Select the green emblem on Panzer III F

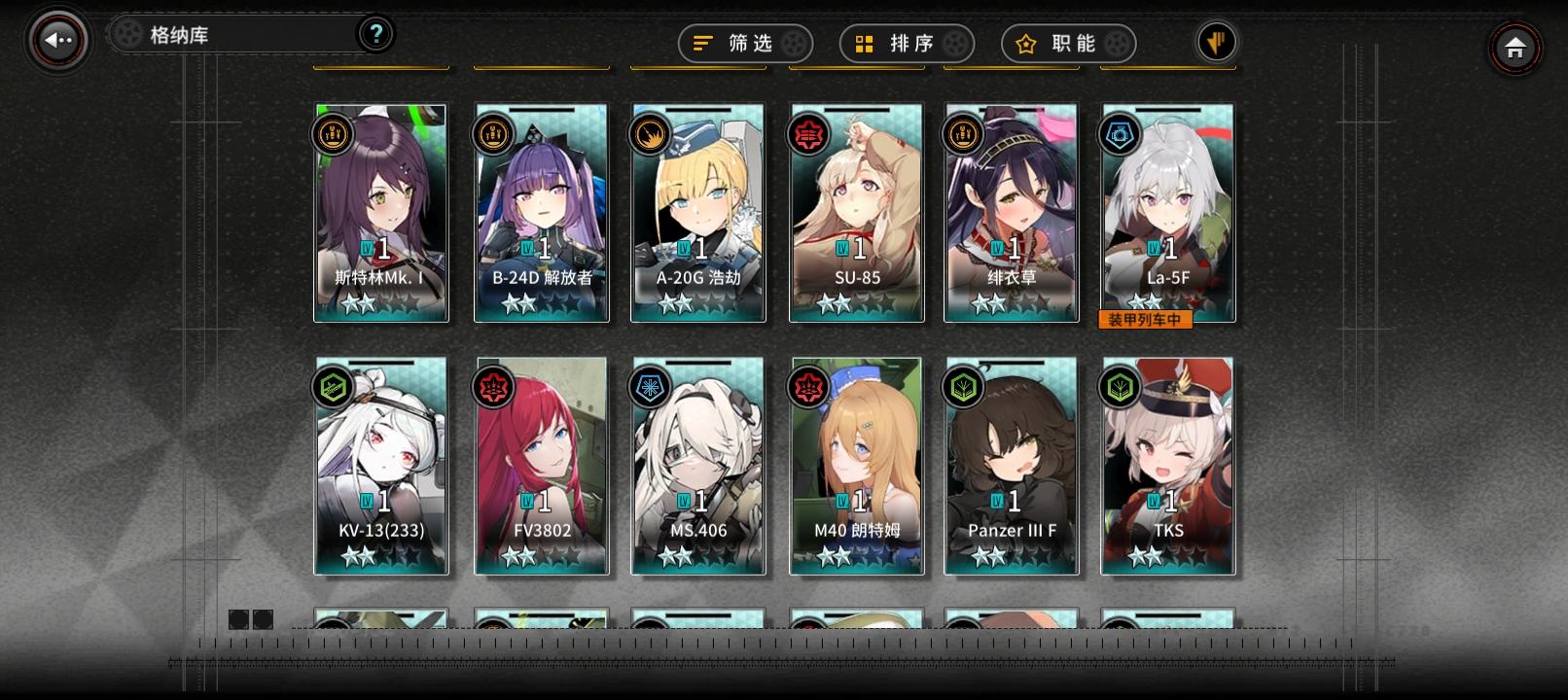[963, 387]
